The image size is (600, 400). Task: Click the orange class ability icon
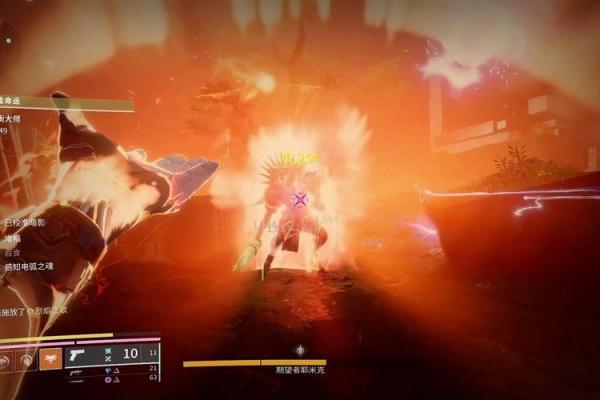click(50, 357)
